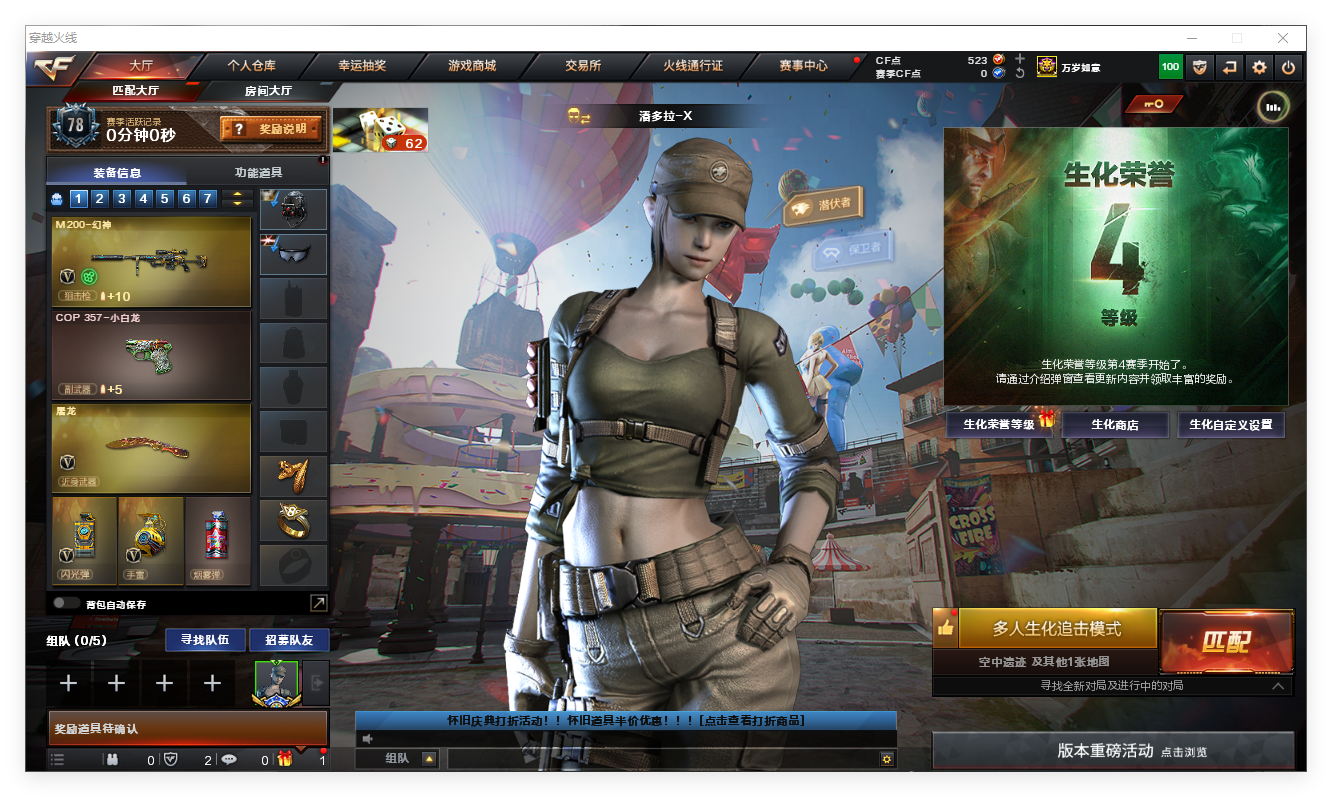Image resolution: width=1332 pixels, height=797 pixels.
Task: Open the 游戏商城 shop
Action: (x=472, y=66)
